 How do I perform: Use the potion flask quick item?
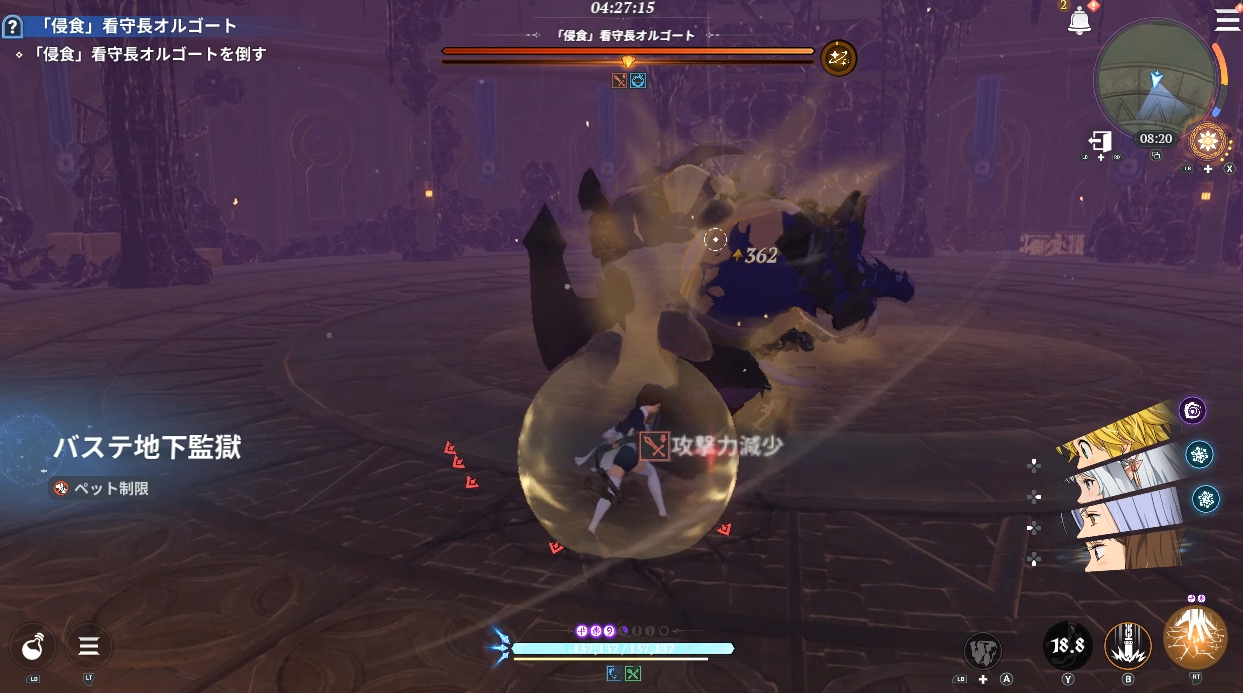coord(35,646)
